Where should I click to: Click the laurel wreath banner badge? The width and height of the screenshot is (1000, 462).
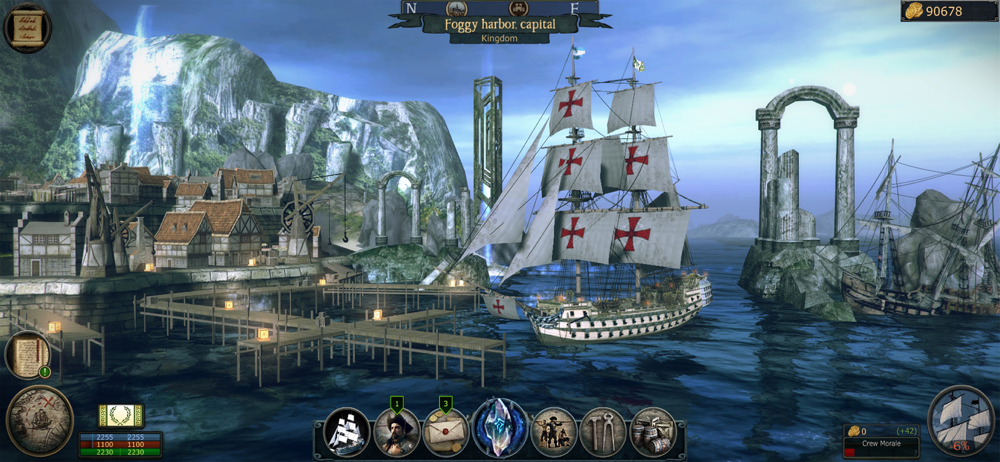click(x=119, y=416)
